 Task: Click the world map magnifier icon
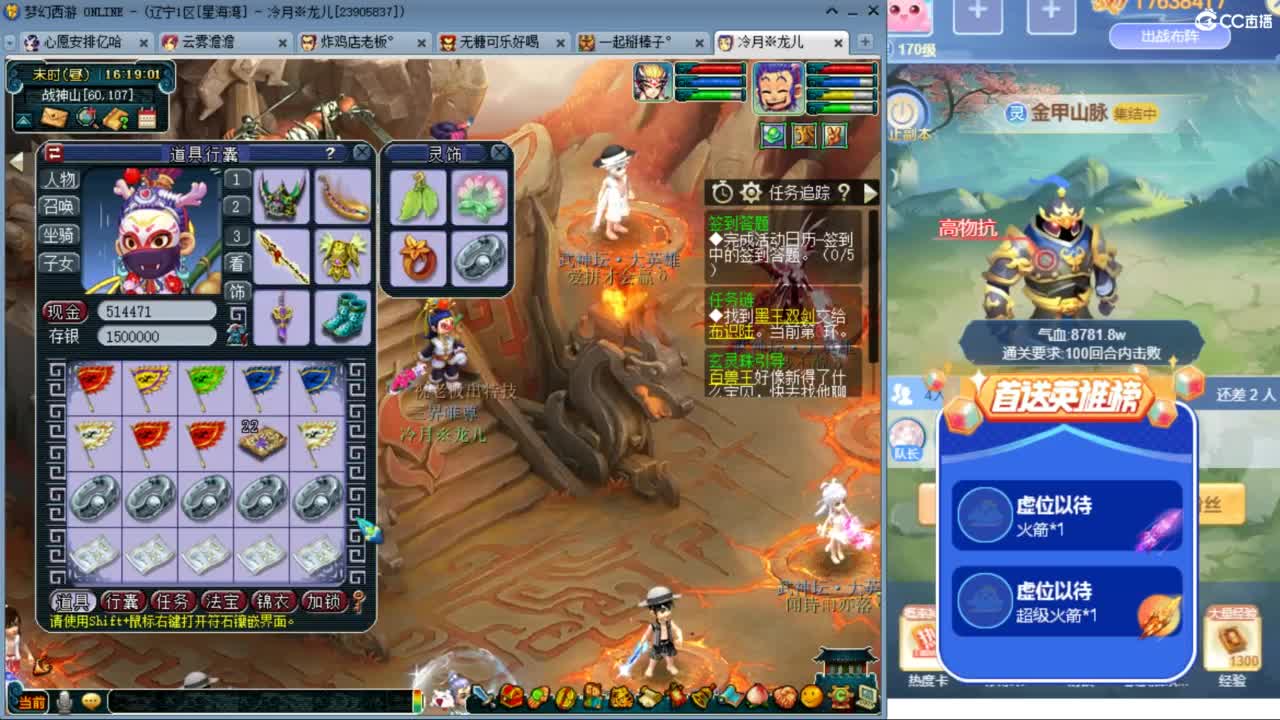(86, 117)
